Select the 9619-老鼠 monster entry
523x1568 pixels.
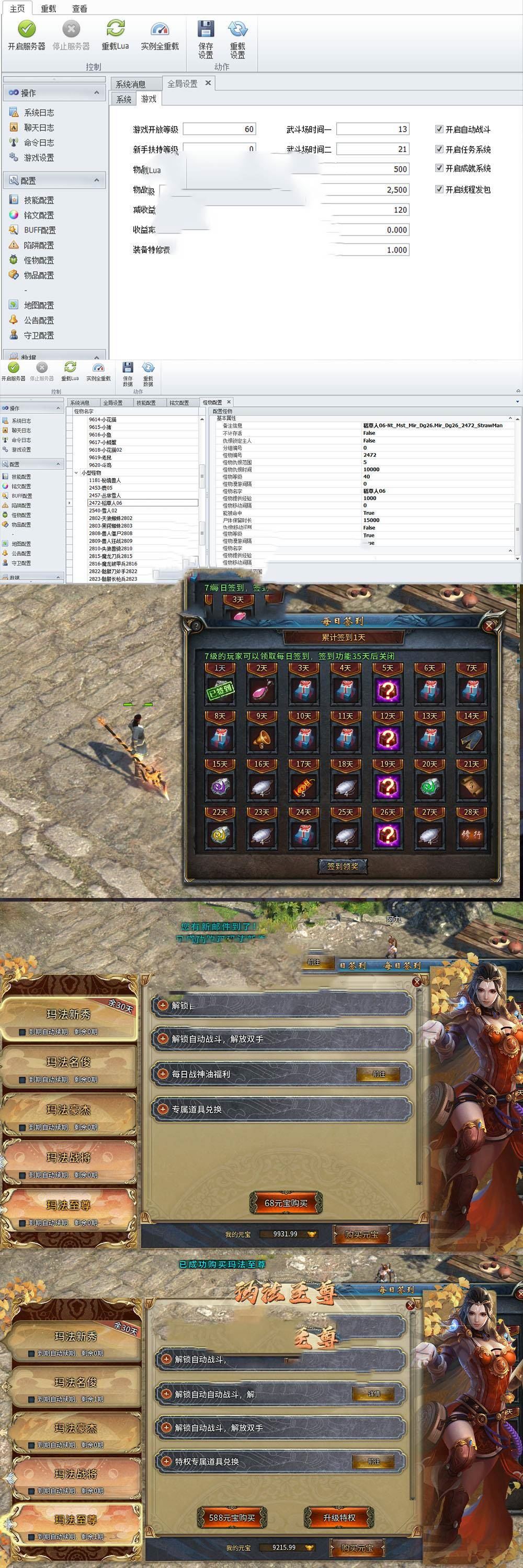tap(100, 457)
